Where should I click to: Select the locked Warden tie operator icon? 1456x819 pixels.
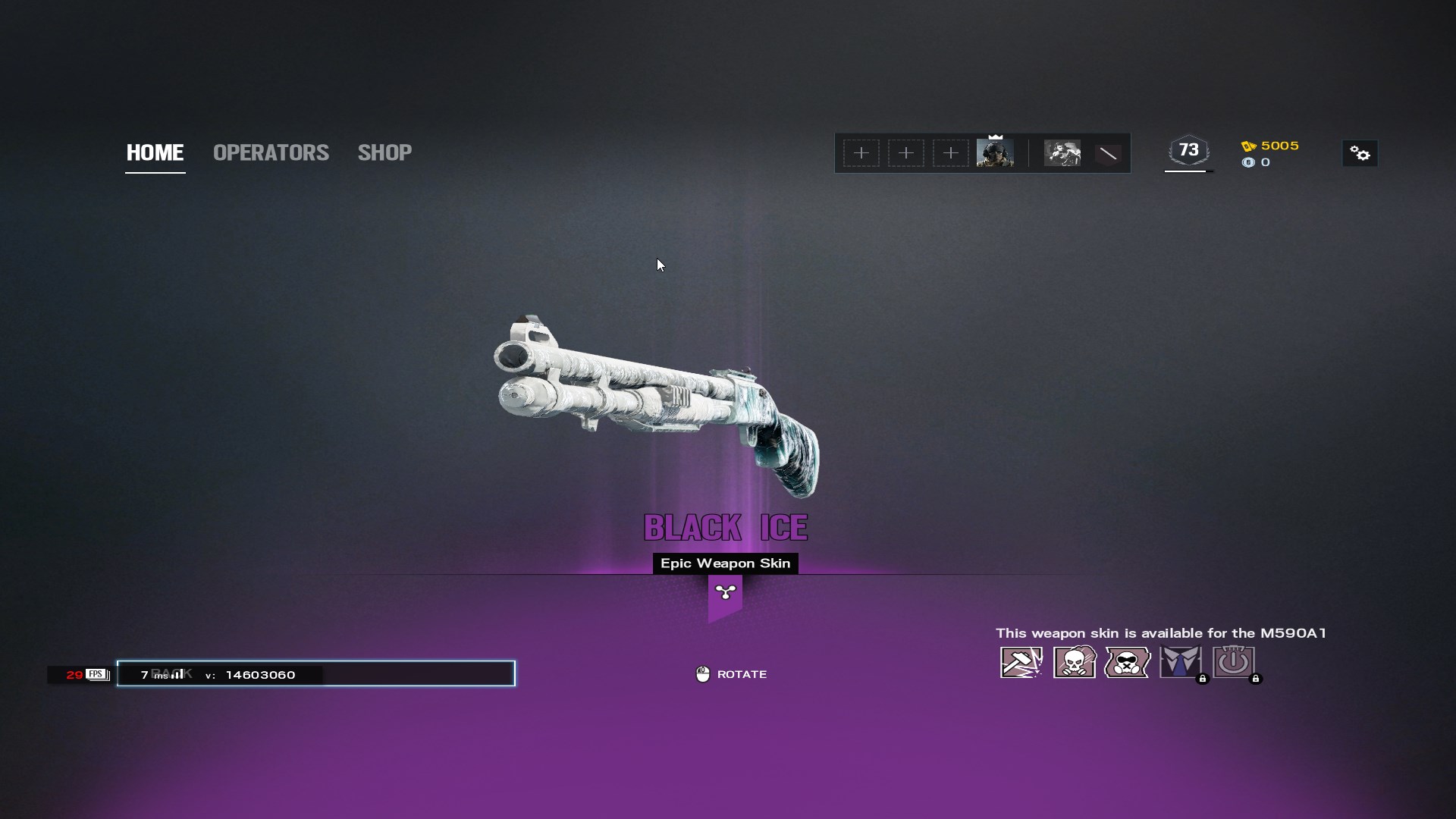(x=1181, y=662)
